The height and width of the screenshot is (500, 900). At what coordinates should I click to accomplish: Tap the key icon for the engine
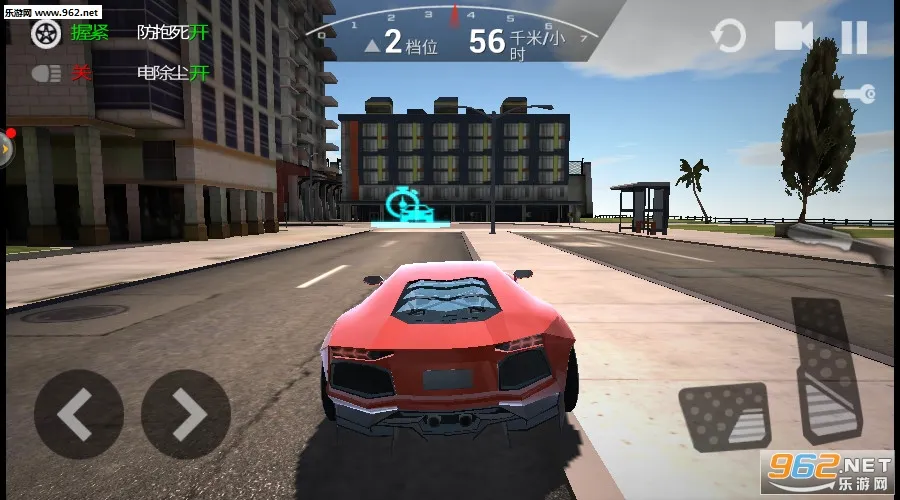point(856,94)
